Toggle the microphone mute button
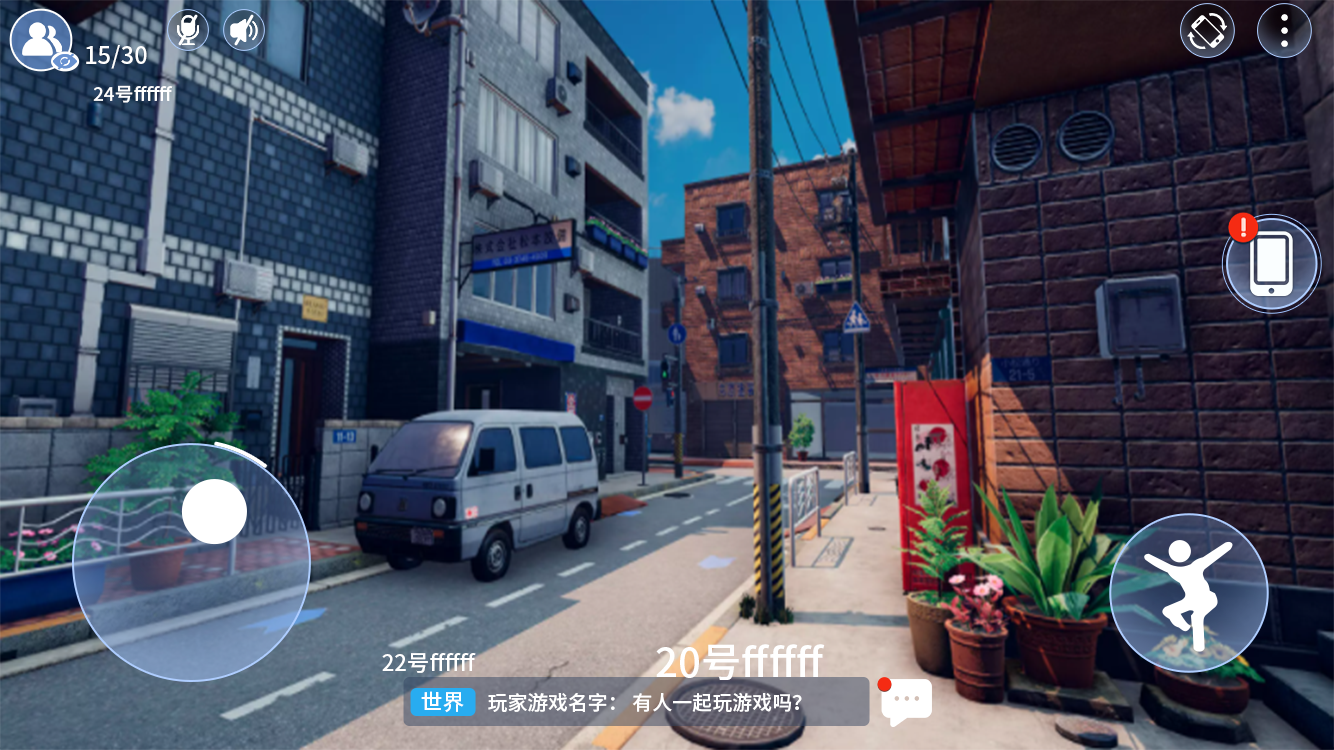1334x750 pixels. [x=188, y=30]
